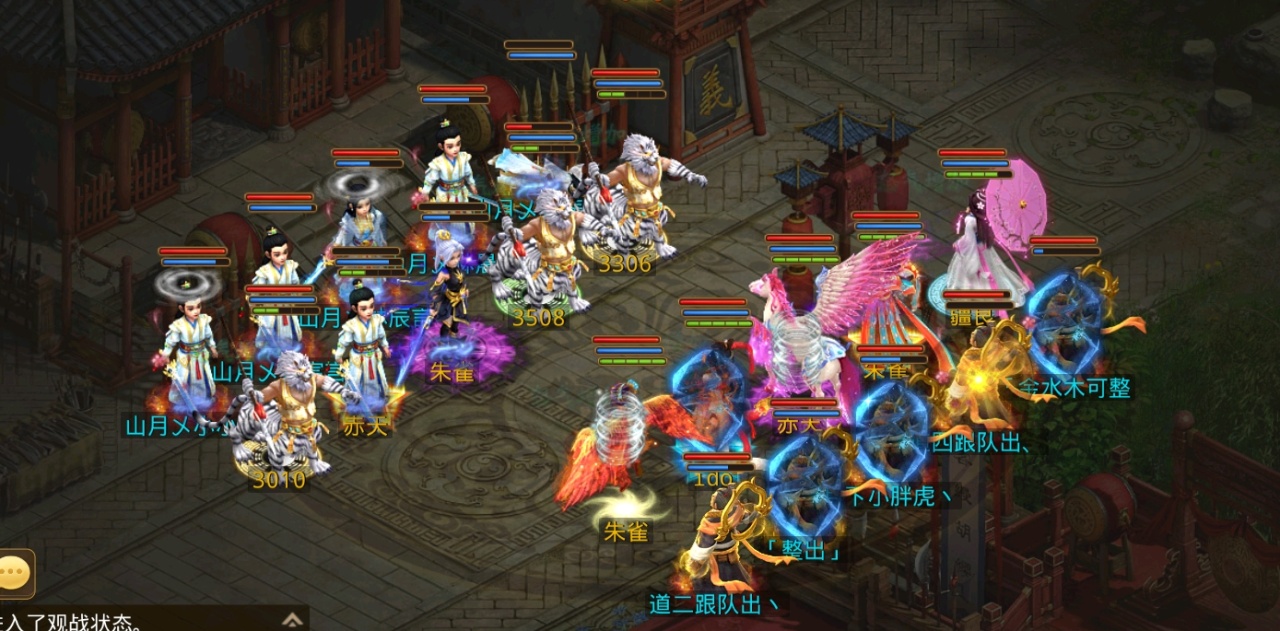Expand the chat log with the up arrow
Image resolution: width=1280 pixels, height=631 pixels.
292,619
